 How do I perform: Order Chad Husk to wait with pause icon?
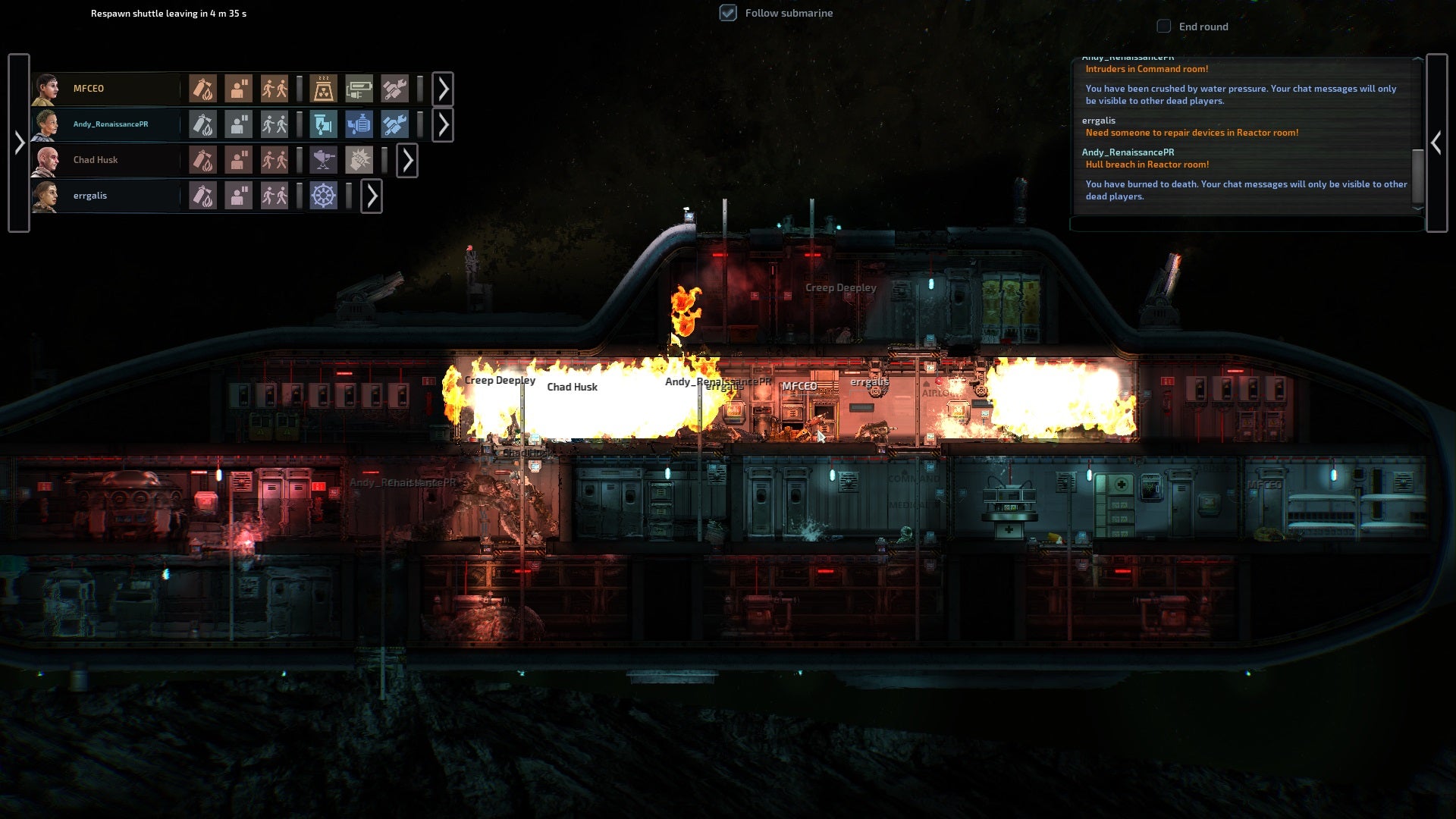coord(238,160)
